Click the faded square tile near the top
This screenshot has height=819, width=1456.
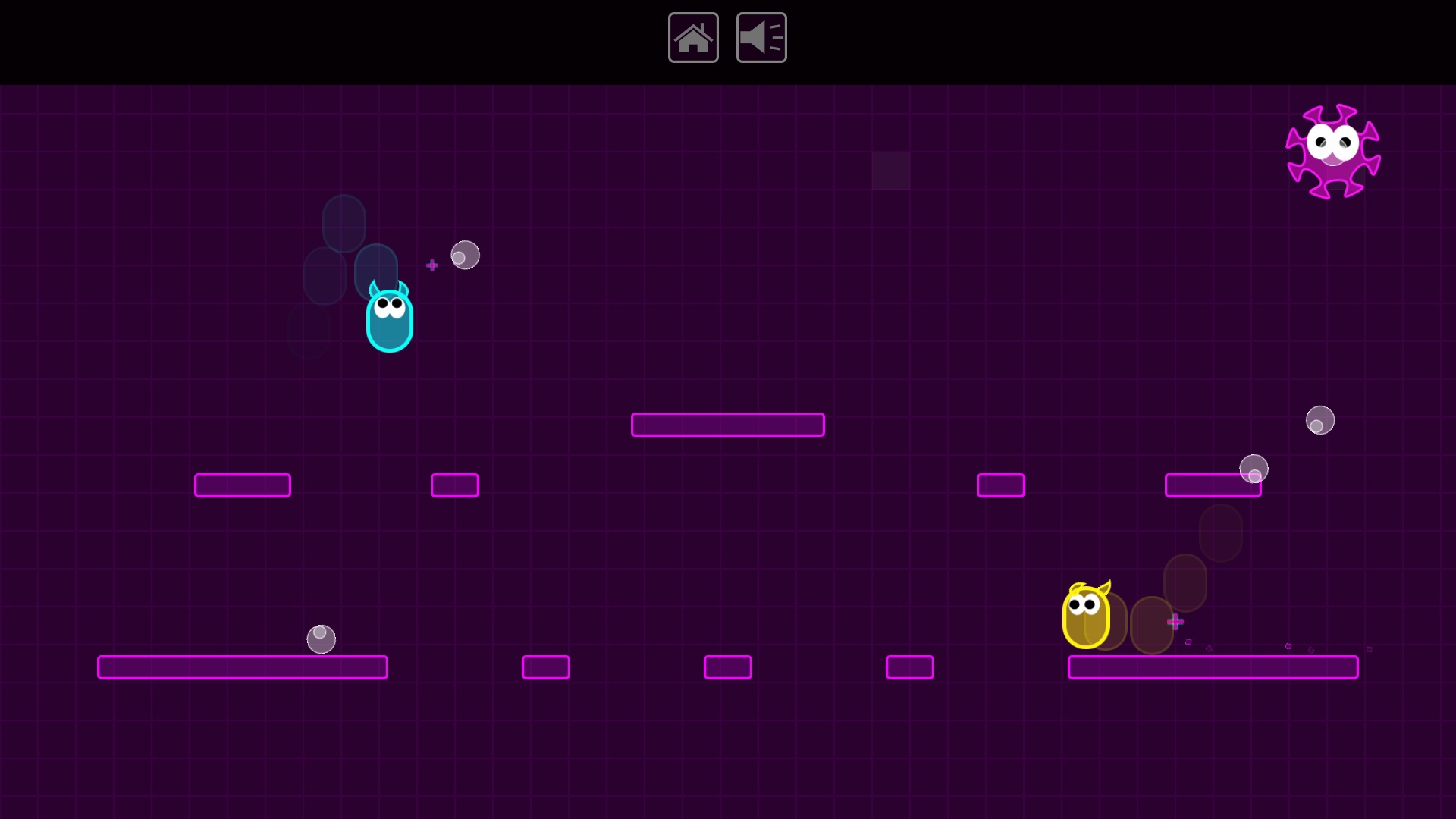click(891, 171)
